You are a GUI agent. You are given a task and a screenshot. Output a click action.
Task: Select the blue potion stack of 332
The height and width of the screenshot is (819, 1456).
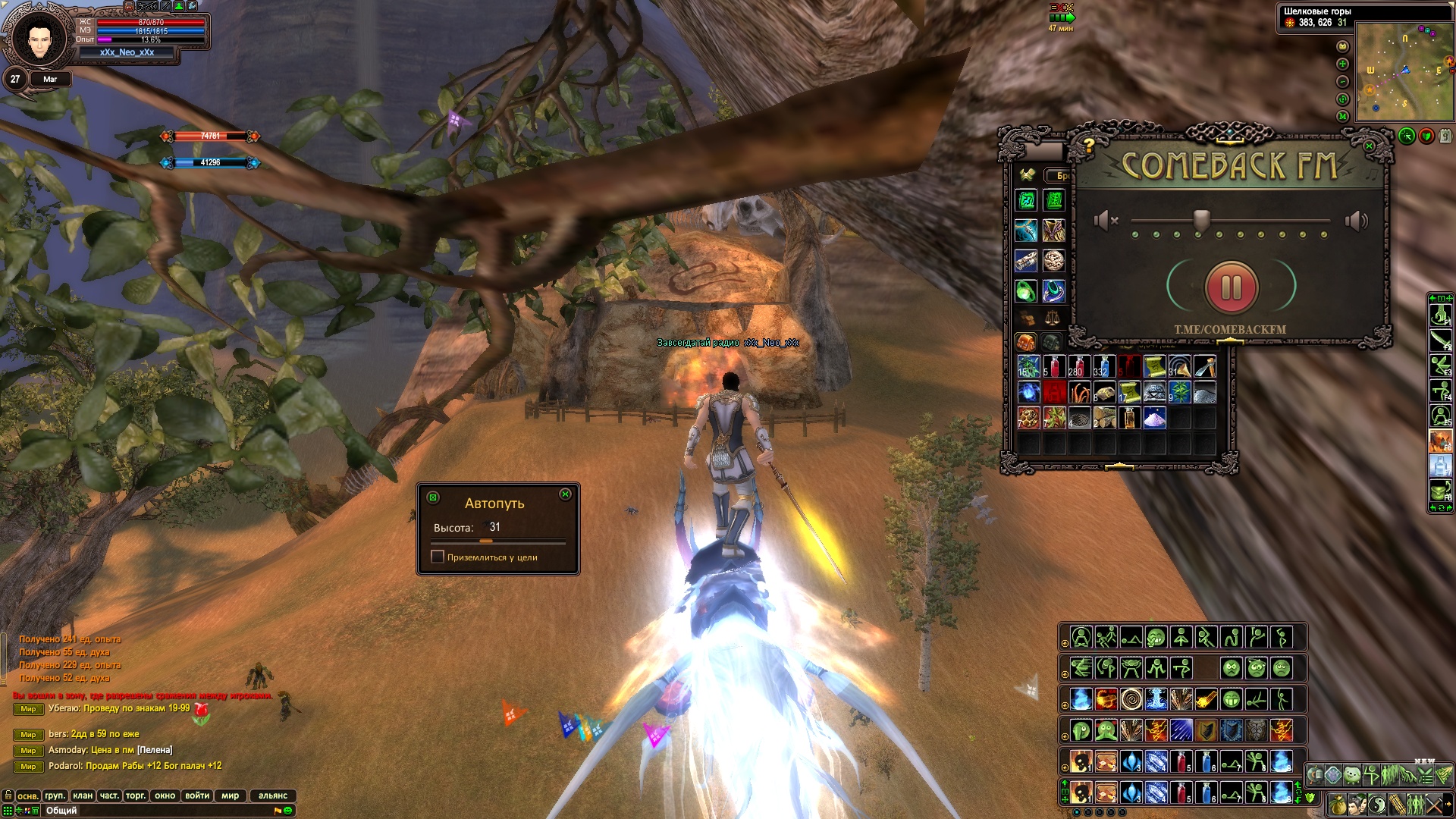click(x=1103, y=366)
